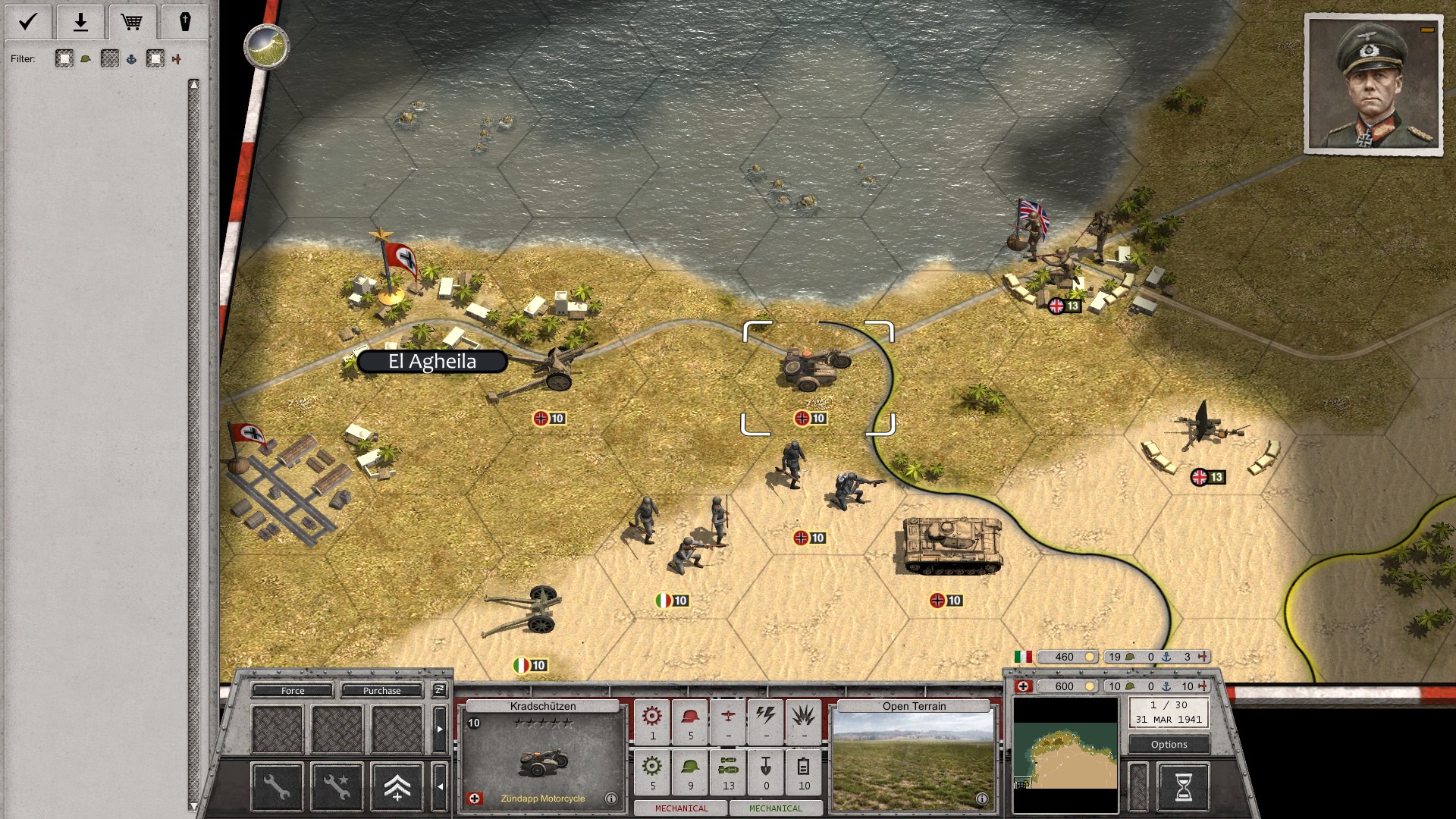Select the shopping cart purchase tab
Screen dimensions: 1456x819
point(132,21)
